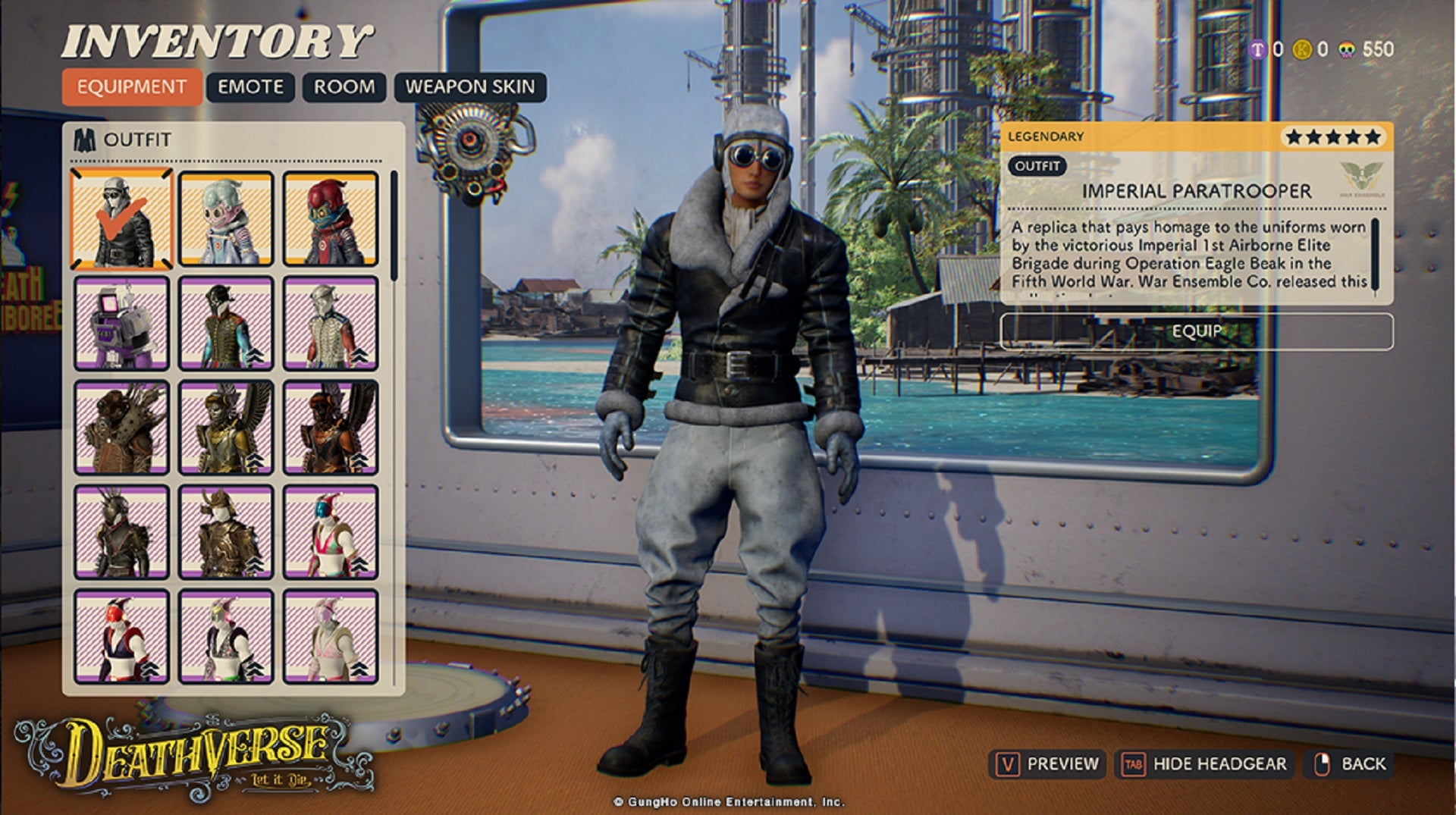Select the Room tab
The height and width of the screenshot is (815, 1456).
tap(344, 87)
